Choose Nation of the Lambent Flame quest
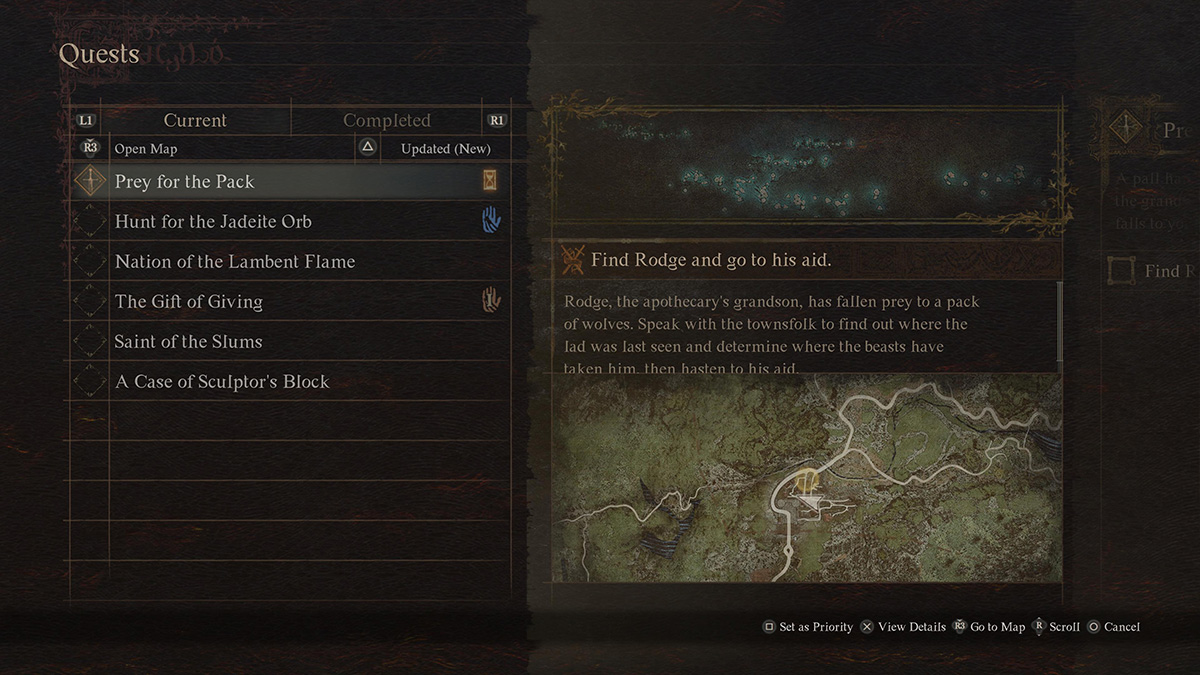The height and width of the screenshot is (675, 1200). click(235, 262)
